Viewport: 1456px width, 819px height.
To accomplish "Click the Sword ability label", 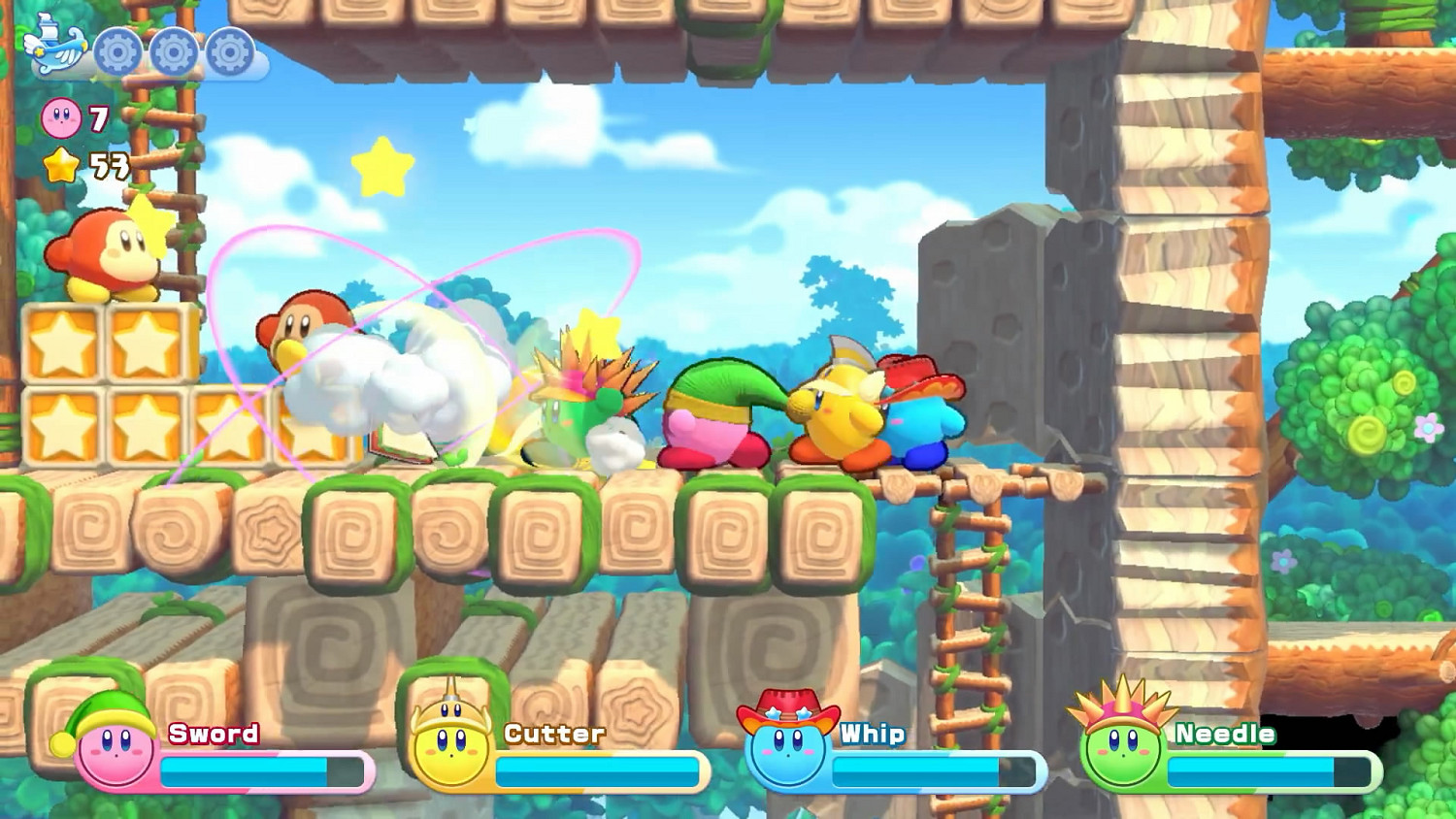I will (x=211, y=735).
